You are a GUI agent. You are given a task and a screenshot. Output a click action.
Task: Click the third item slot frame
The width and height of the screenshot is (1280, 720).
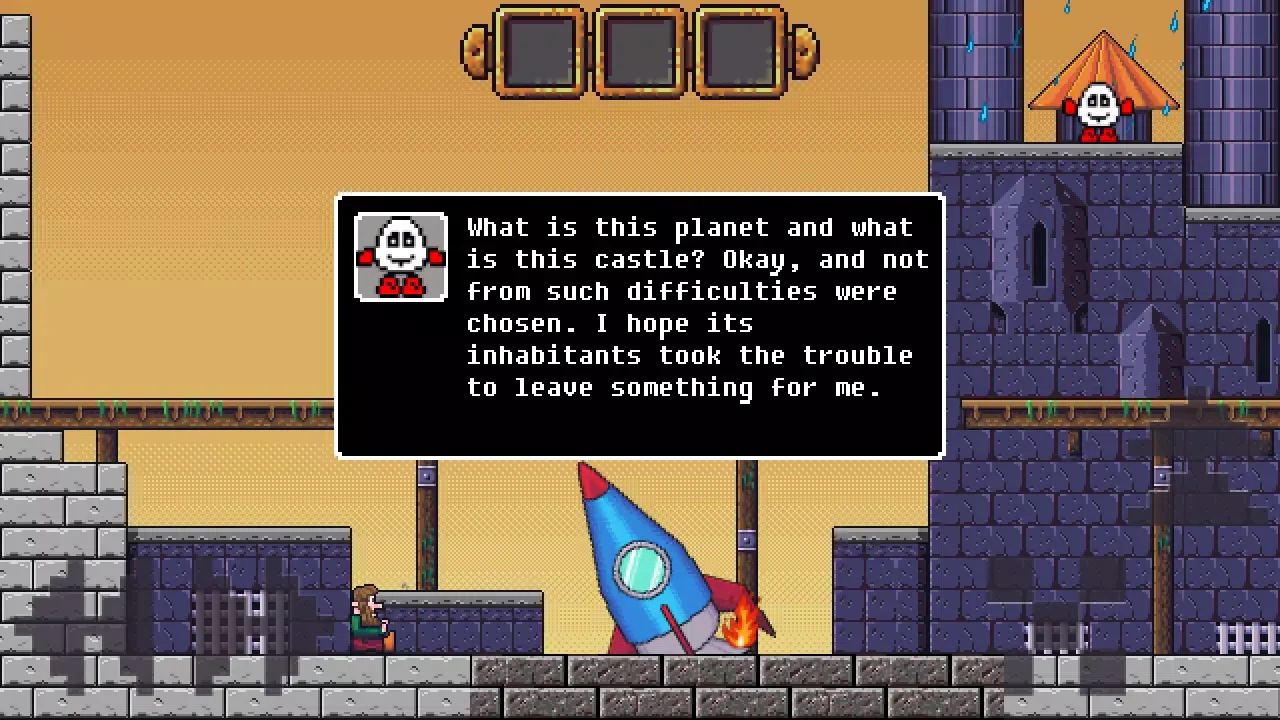click(x=738, y=52)
